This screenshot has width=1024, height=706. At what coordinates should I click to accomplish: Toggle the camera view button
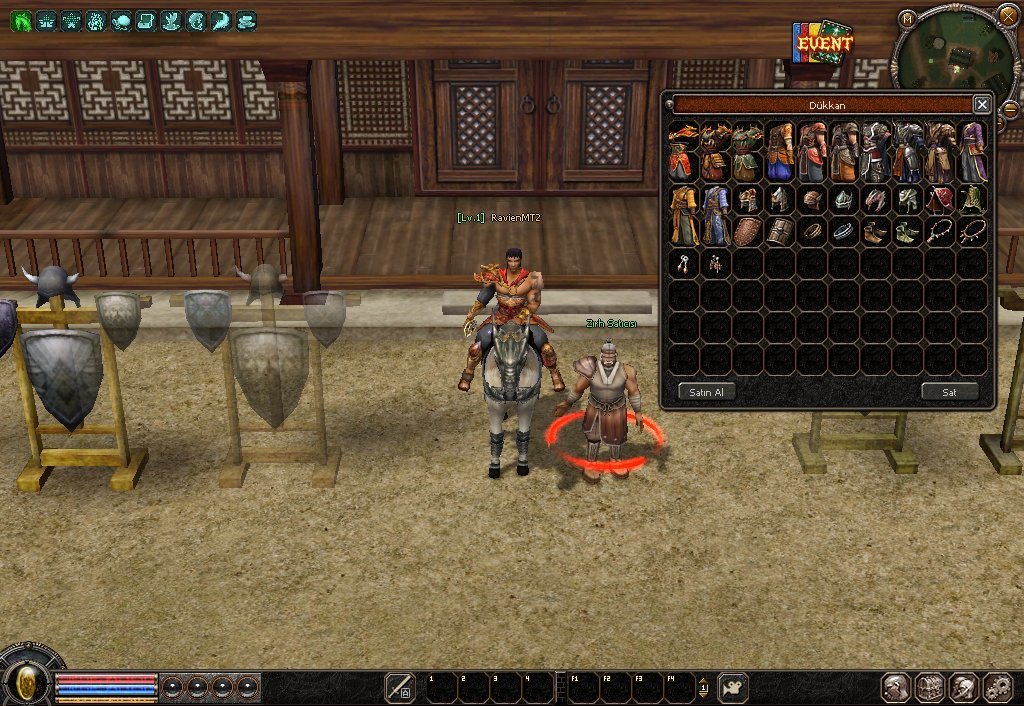(733, 687)
